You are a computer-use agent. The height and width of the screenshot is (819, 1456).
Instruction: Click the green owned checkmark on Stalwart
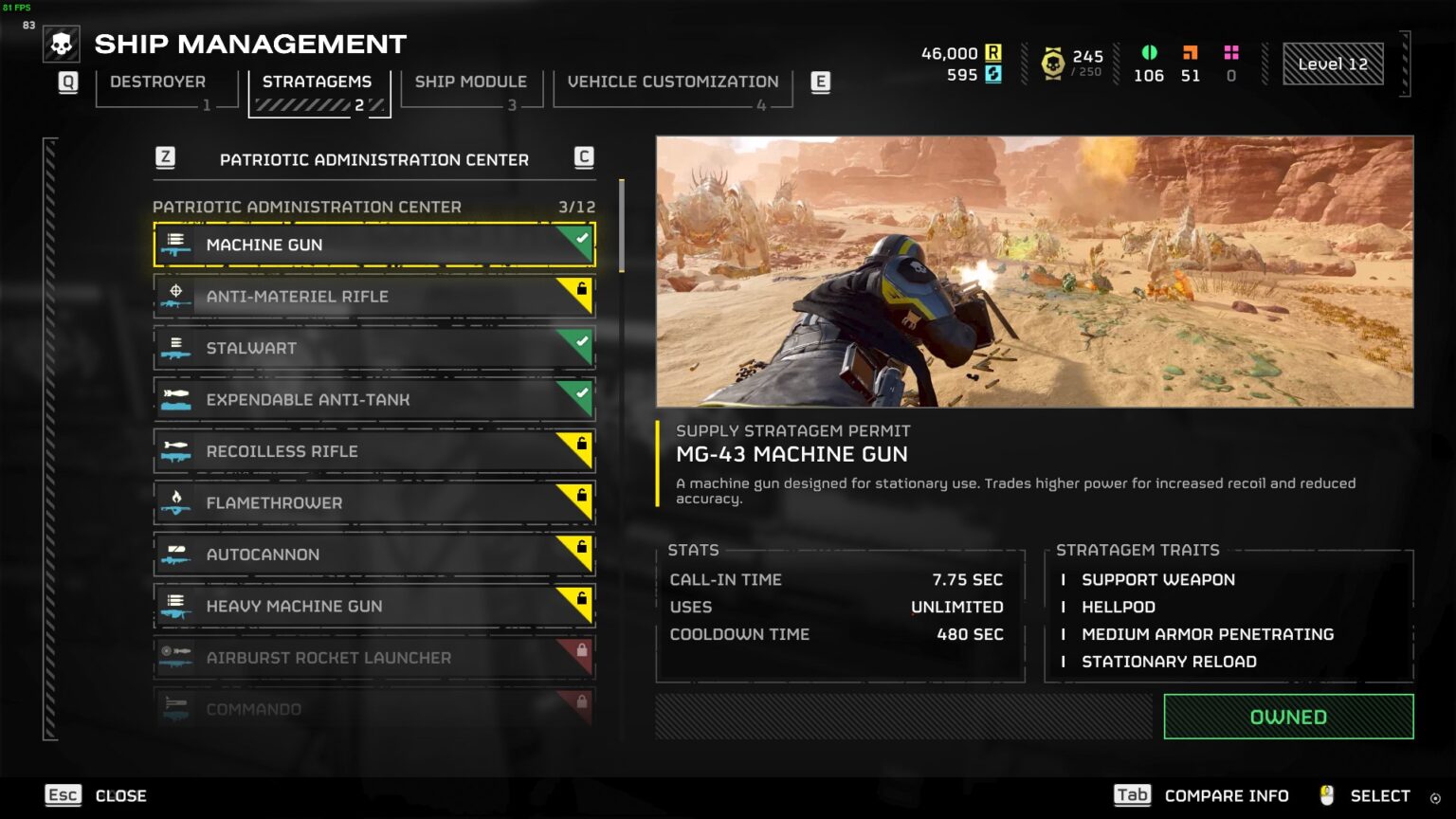[581, 340]
